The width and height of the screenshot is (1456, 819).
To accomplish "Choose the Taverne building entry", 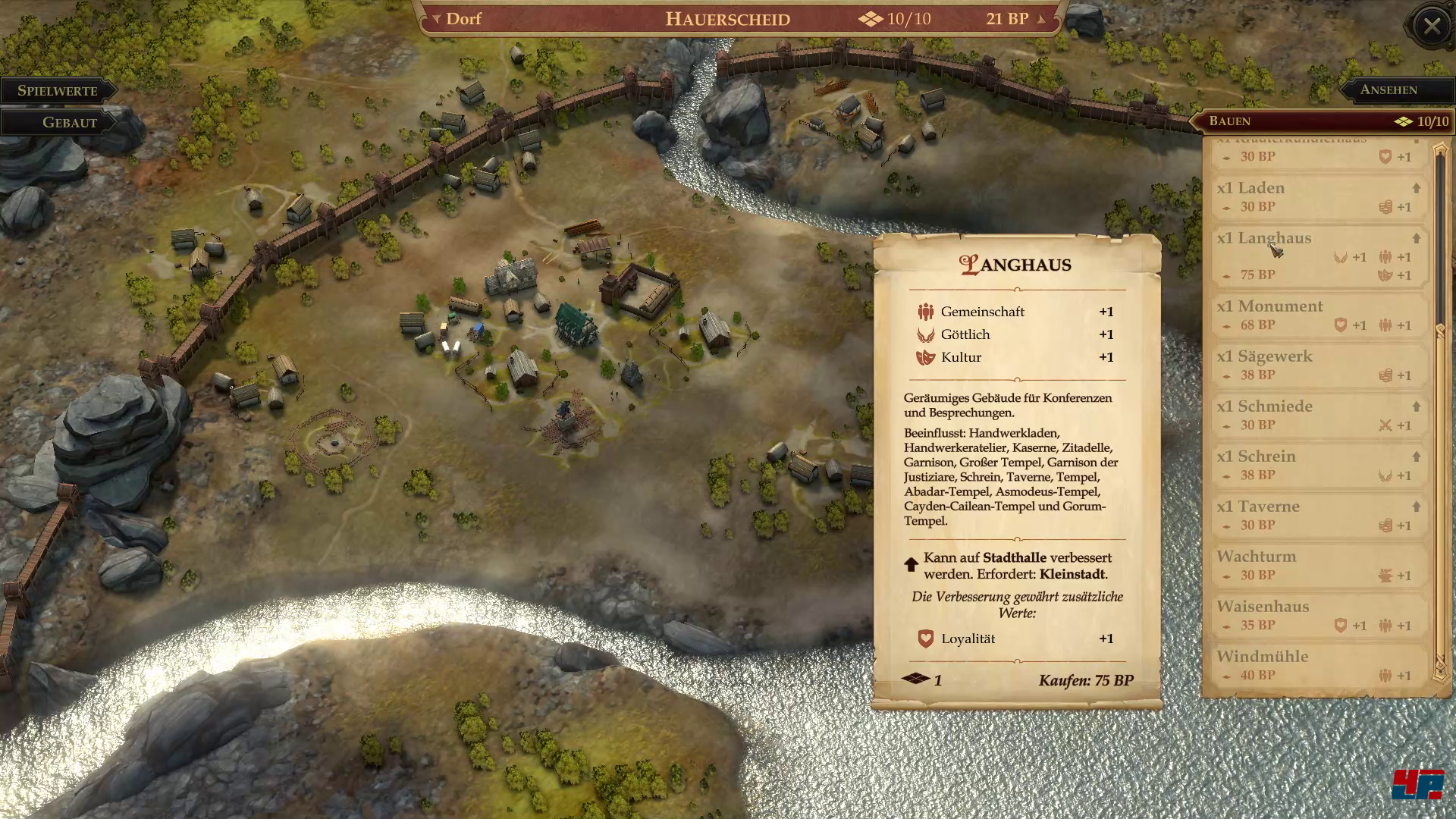I will pos(1318,515).
